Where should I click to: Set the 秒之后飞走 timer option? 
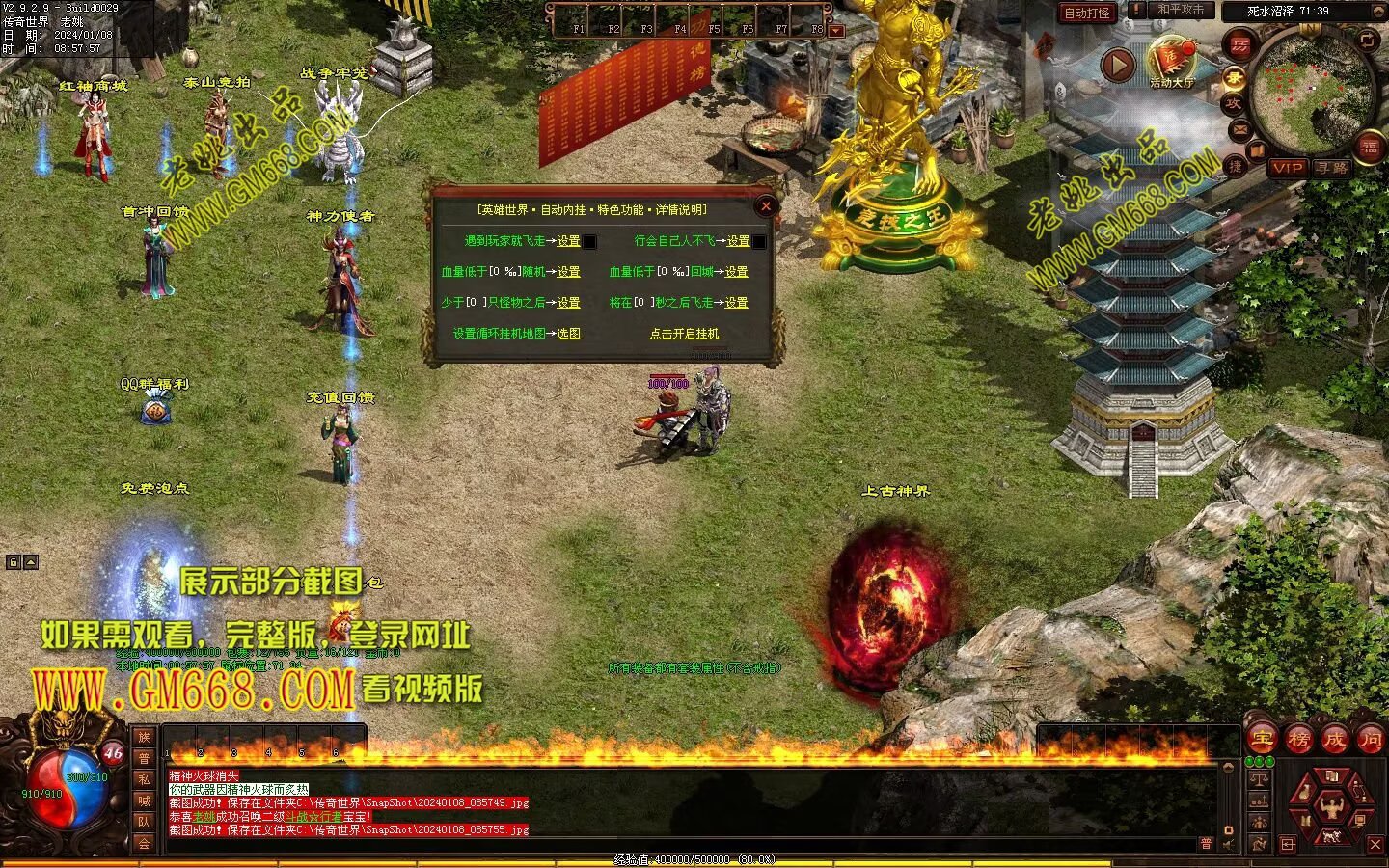click(736, 303)
